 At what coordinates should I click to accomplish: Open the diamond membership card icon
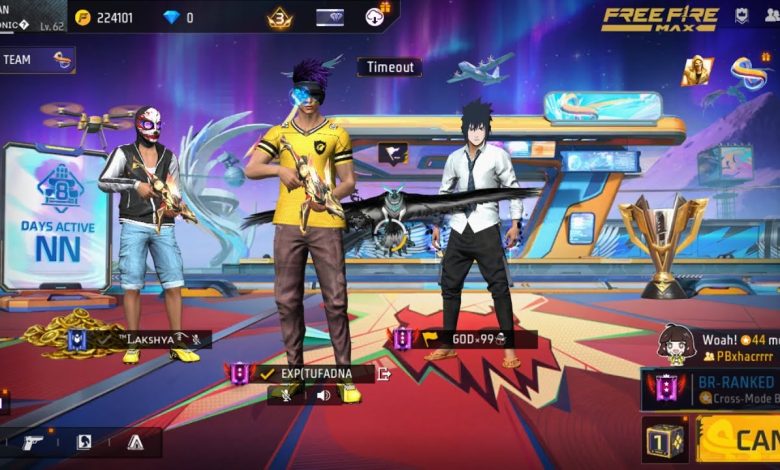330,17
